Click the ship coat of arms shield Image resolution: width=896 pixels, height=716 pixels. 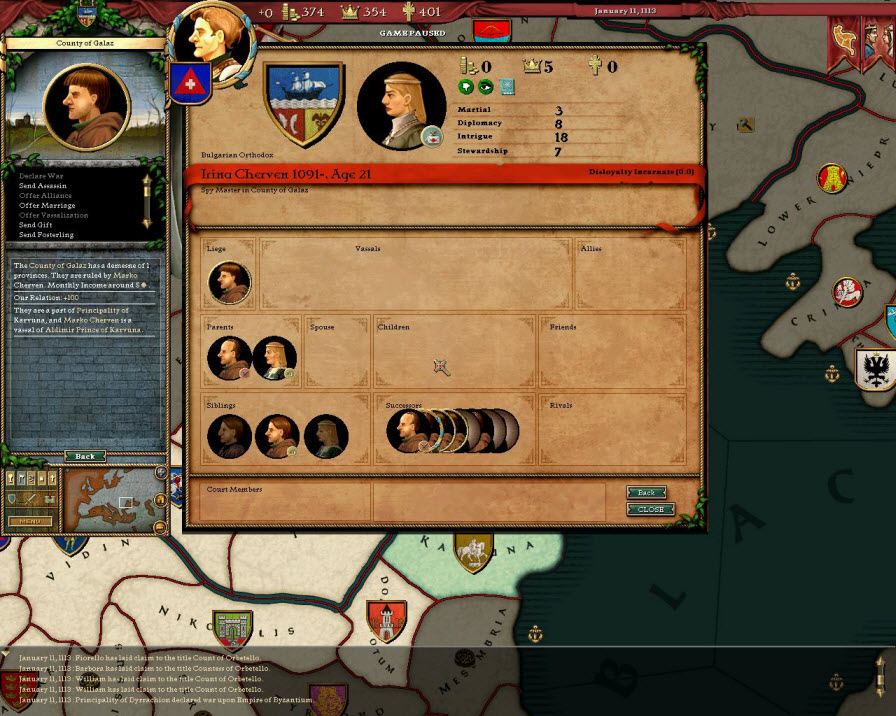click(303, 103)
